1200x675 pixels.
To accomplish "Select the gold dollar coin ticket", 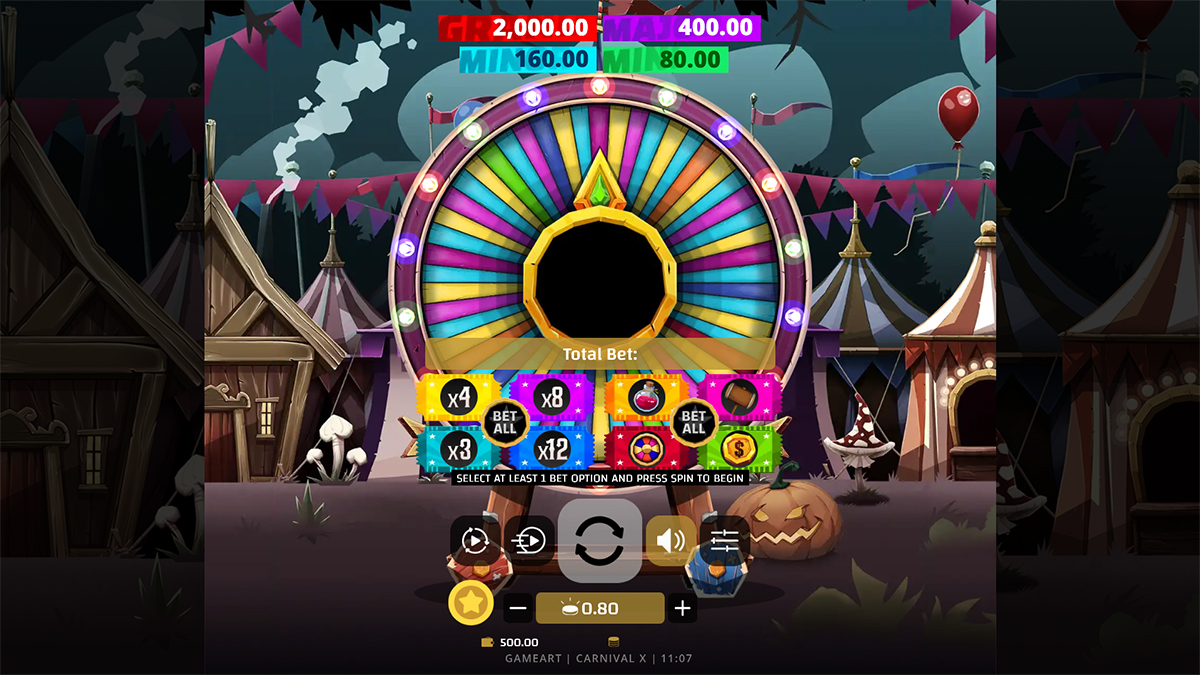I will coord(739,449).
